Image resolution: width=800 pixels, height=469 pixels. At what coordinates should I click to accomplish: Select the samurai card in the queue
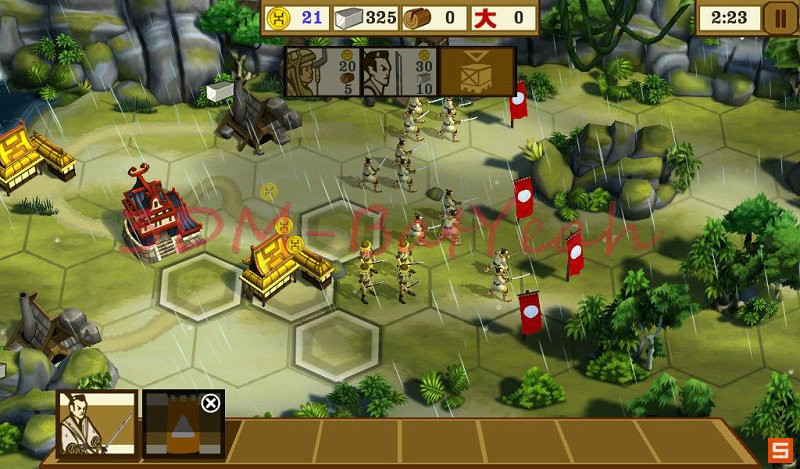point(96,423)
